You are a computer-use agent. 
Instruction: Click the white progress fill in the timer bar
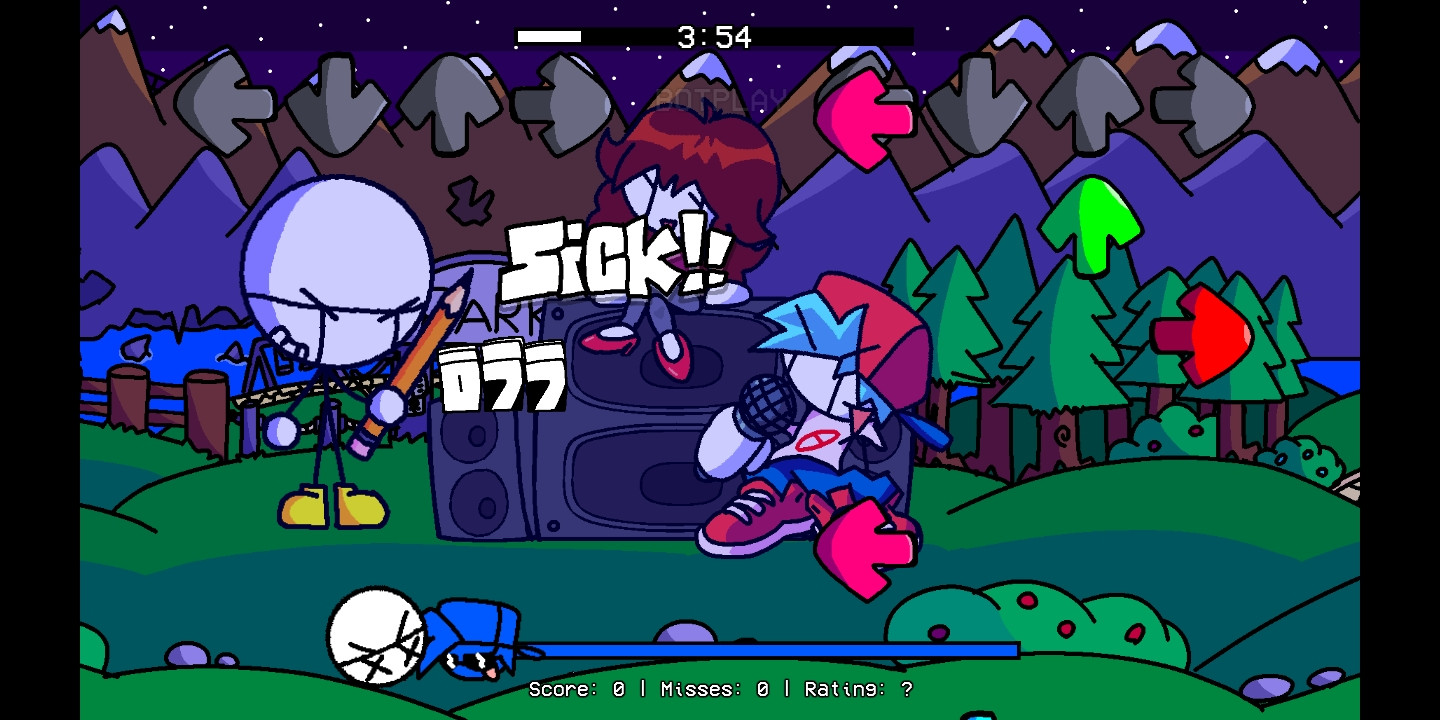tap(548, 36)
